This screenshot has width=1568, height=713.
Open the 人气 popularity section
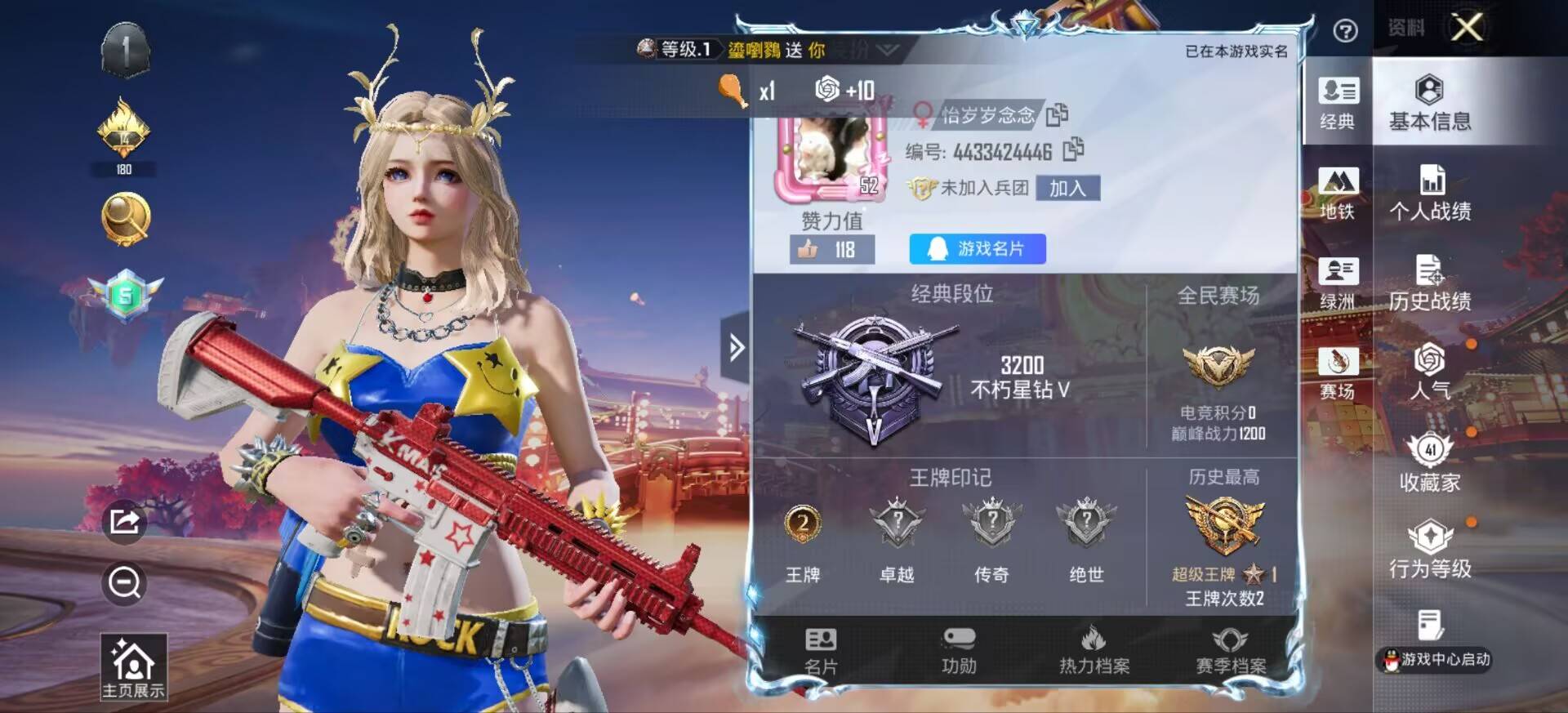pos(1430,373)
